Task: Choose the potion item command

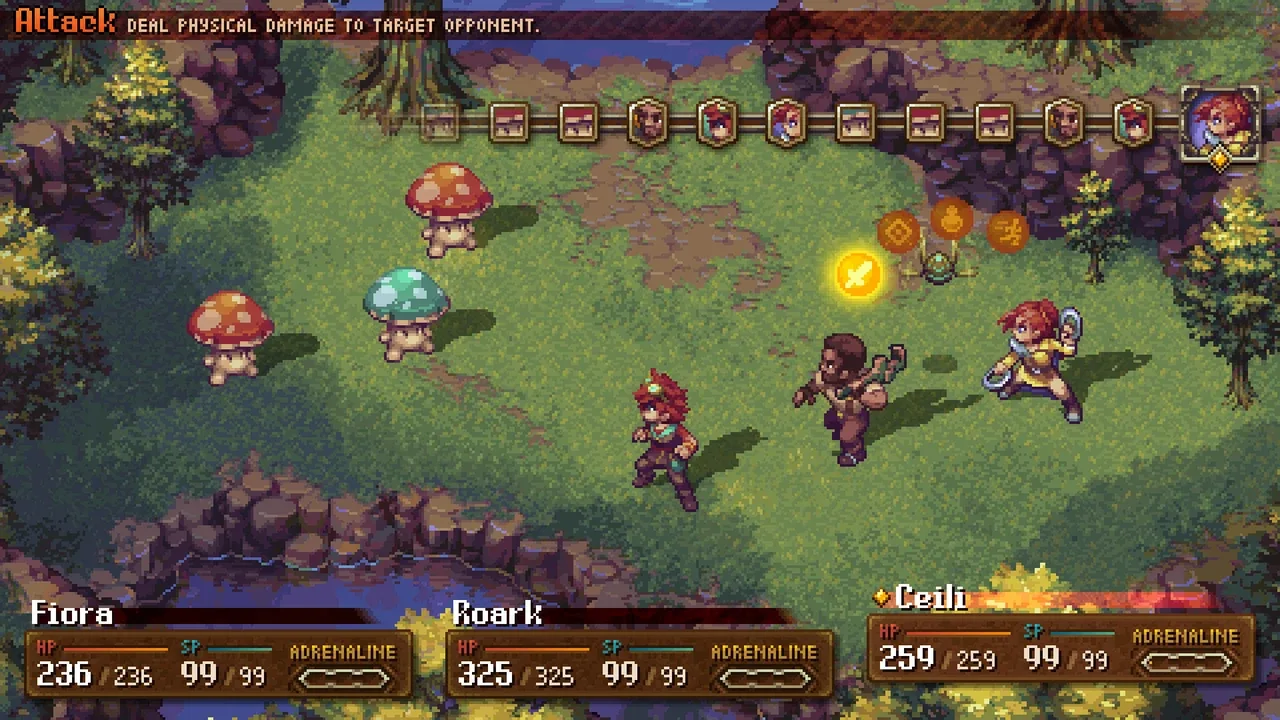Action: (951, 219)
